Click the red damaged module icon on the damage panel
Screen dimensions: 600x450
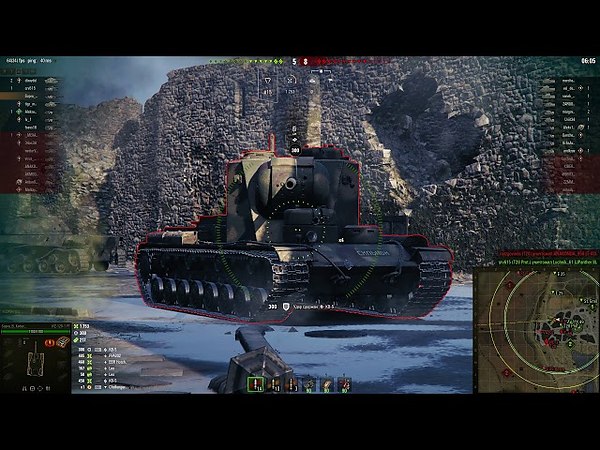tap(52, 342)
